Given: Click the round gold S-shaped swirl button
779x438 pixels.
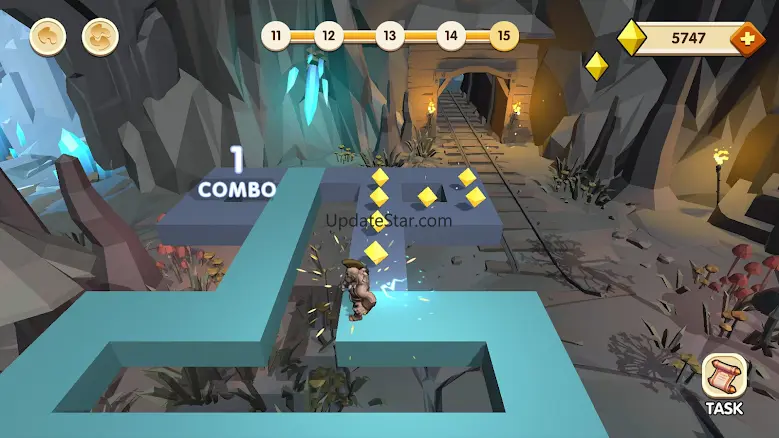Looking at the screenshot, I should tap(100, 37).
